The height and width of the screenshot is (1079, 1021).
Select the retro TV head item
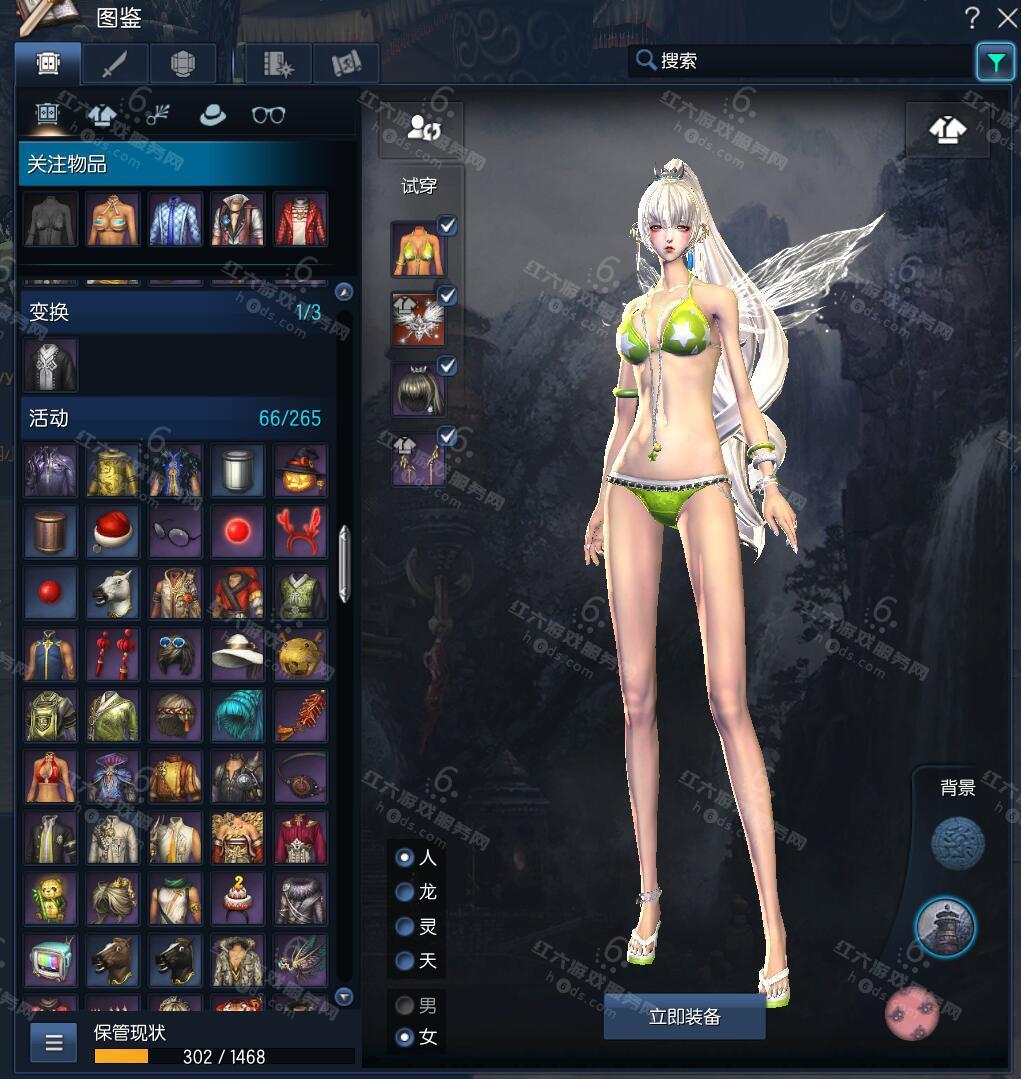coord(50,958)
